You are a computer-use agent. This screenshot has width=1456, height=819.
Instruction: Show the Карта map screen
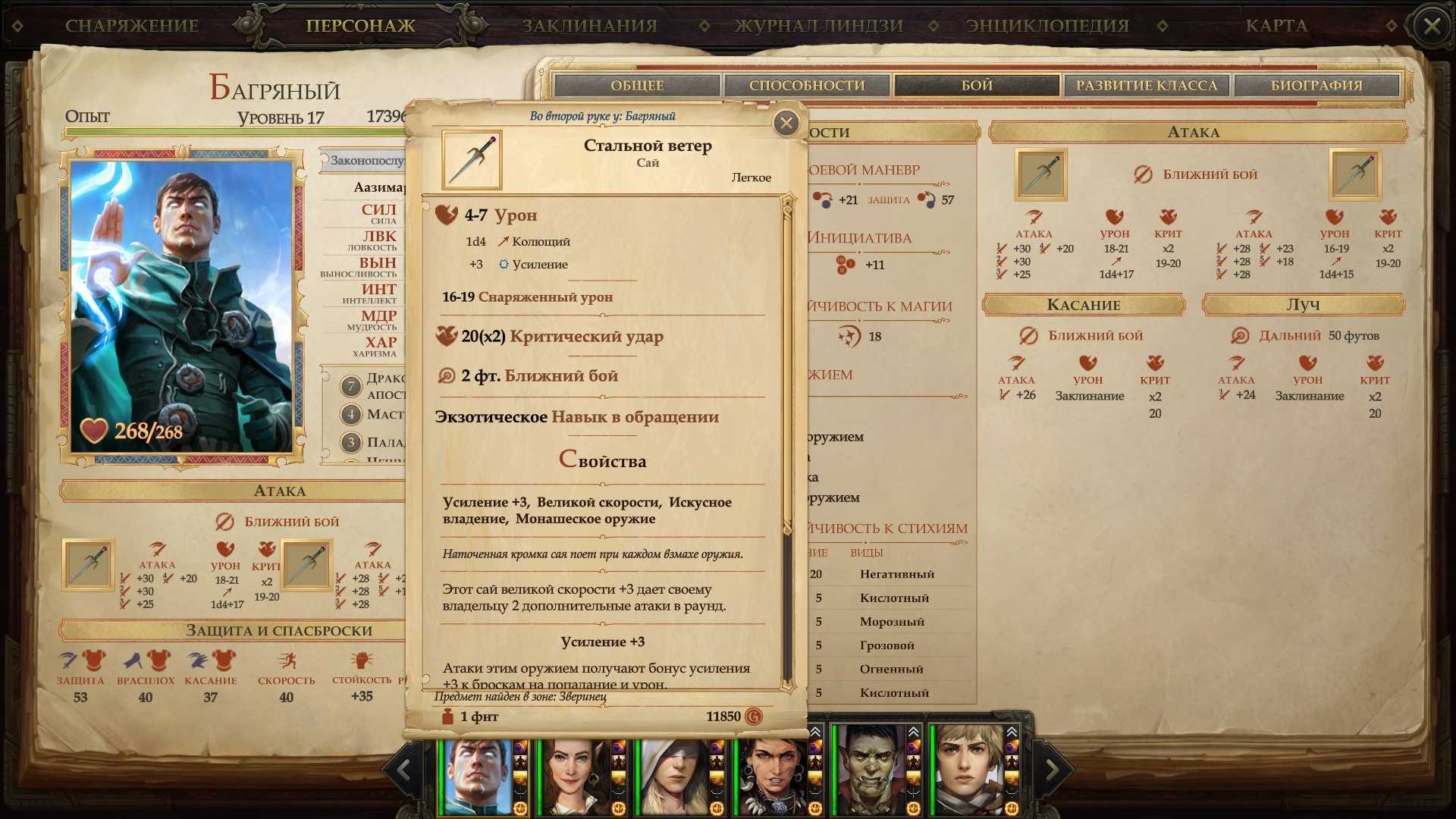(1276, 26)
